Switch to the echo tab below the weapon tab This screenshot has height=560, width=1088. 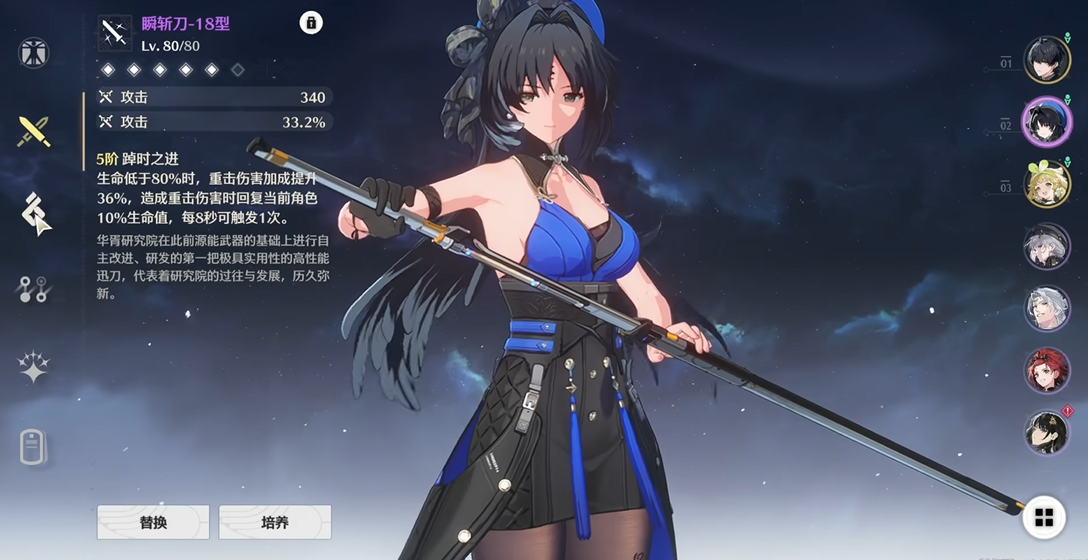(34, 212)
